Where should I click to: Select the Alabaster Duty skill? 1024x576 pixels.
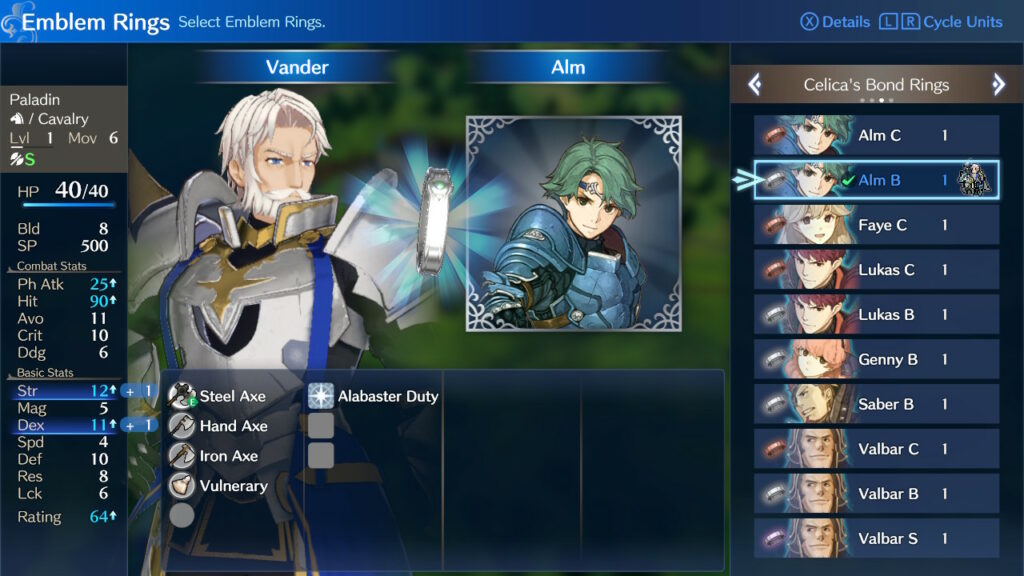(387, 396)
